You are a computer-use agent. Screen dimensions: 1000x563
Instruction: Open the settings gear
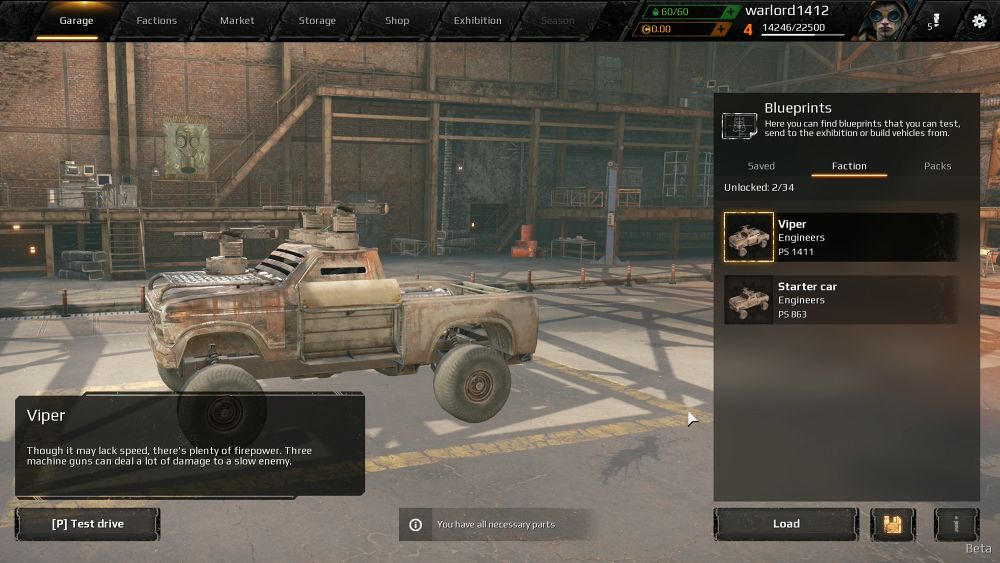979,20
